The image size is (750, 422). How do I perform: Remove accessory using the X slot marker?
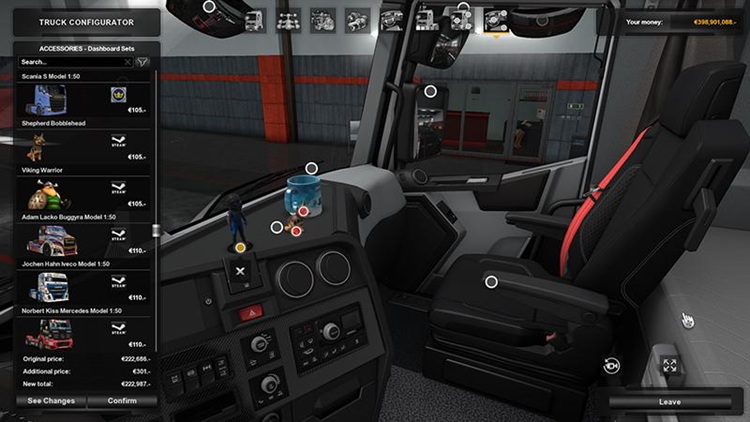click(x=240, y=271)
